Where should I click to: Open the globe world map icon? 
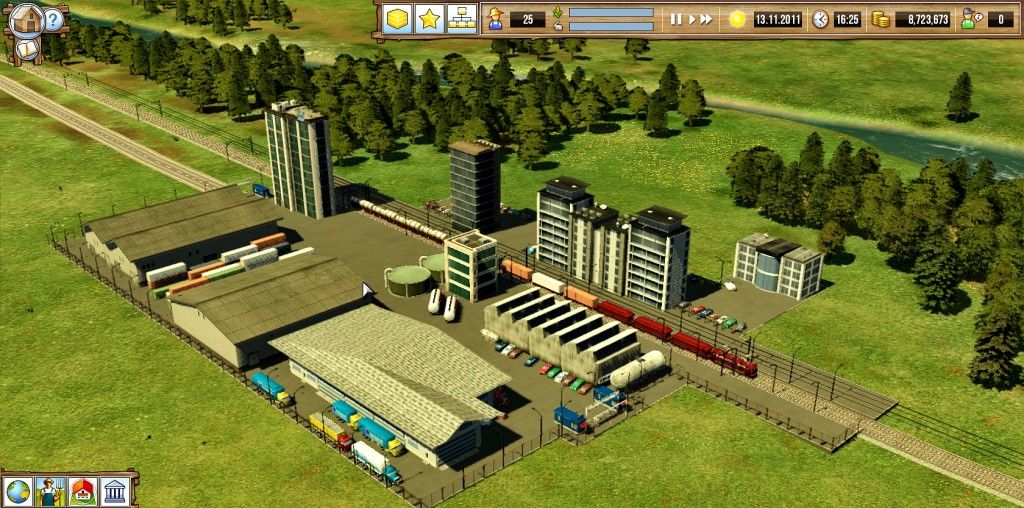coord(18,491)
